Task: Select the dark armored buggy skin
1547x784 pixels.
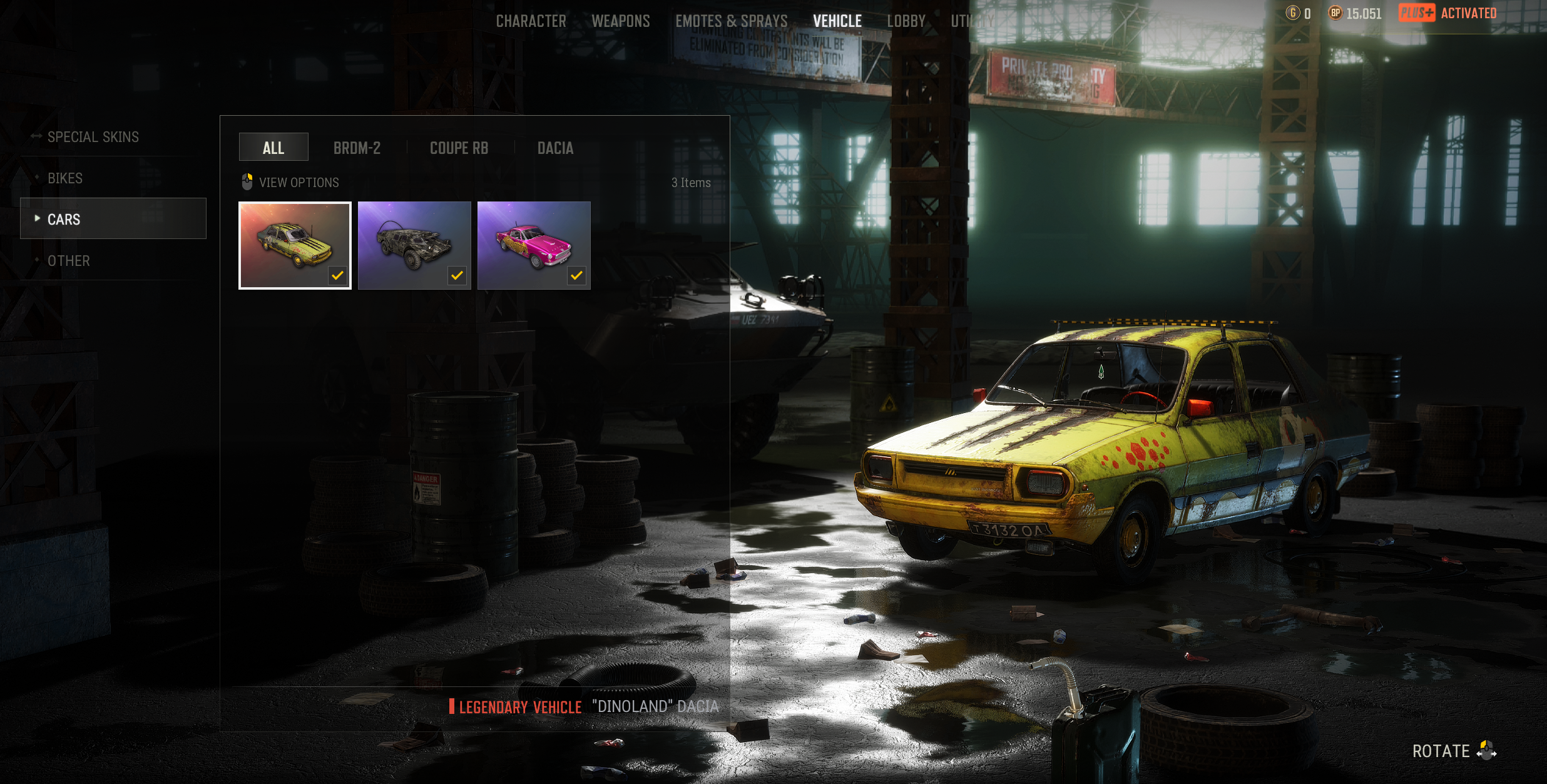Action: (x=414, y=245)
